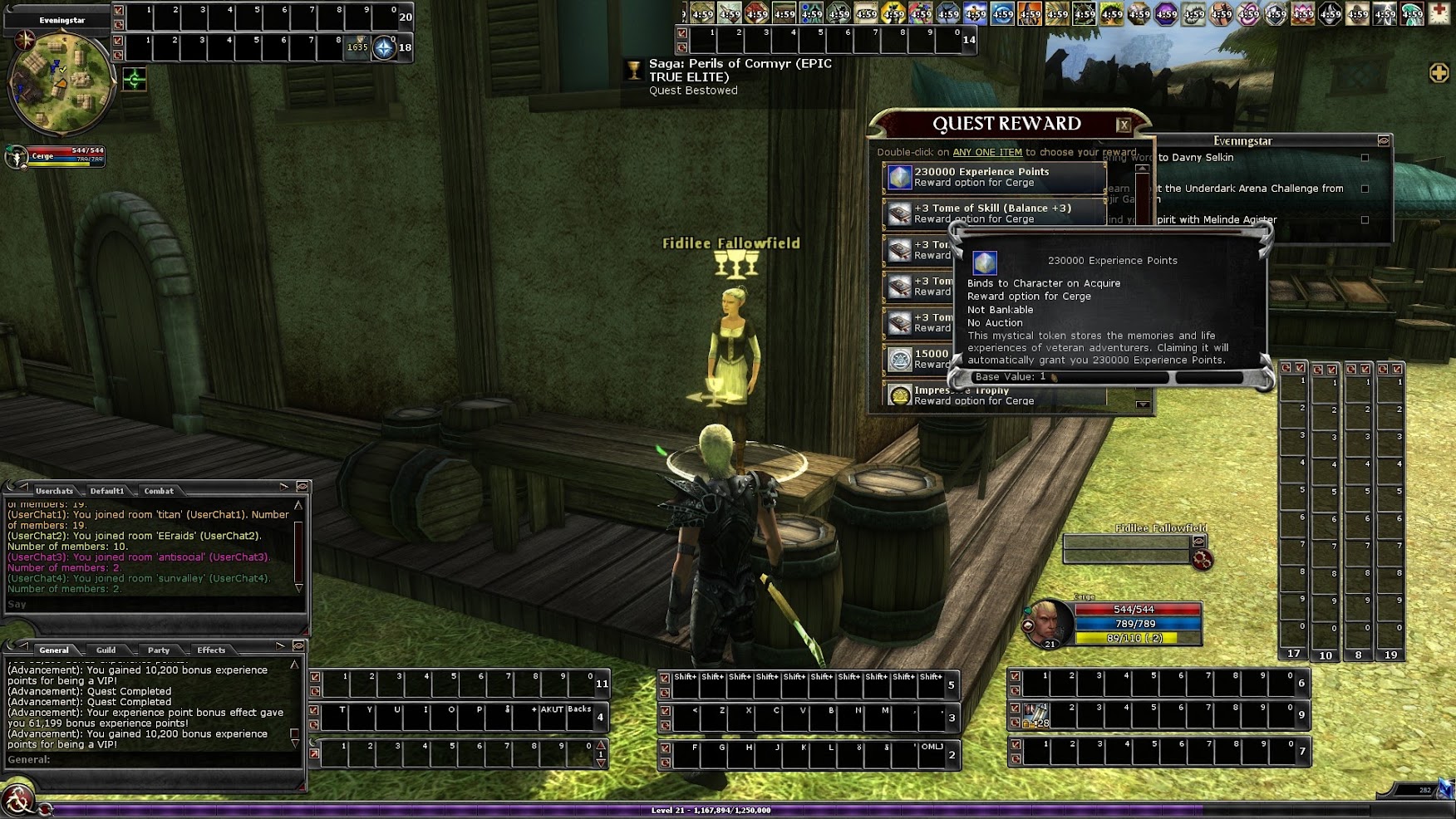
Task: Select the Guild chat tab
Action: pos(106,650)
